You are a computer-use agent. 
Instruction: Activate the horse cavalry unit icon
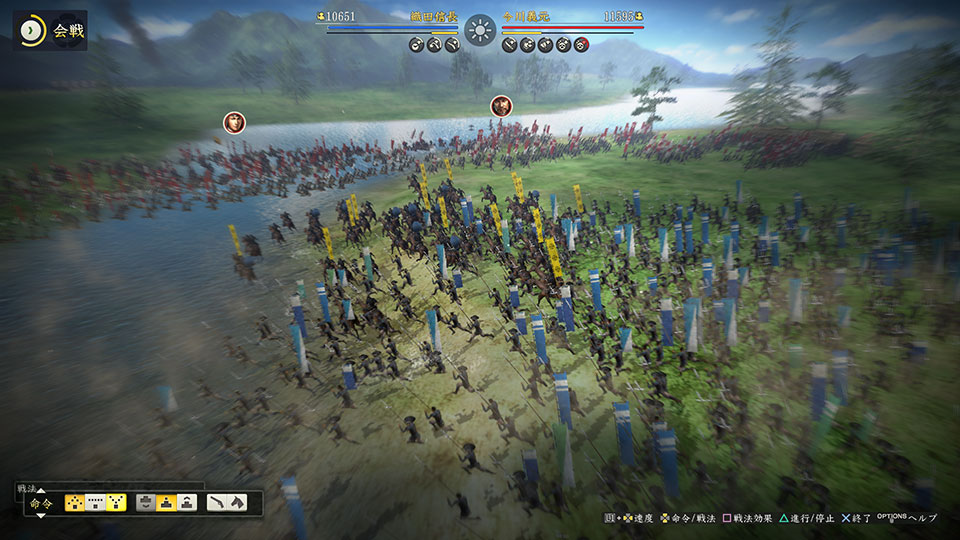point(238,503)
